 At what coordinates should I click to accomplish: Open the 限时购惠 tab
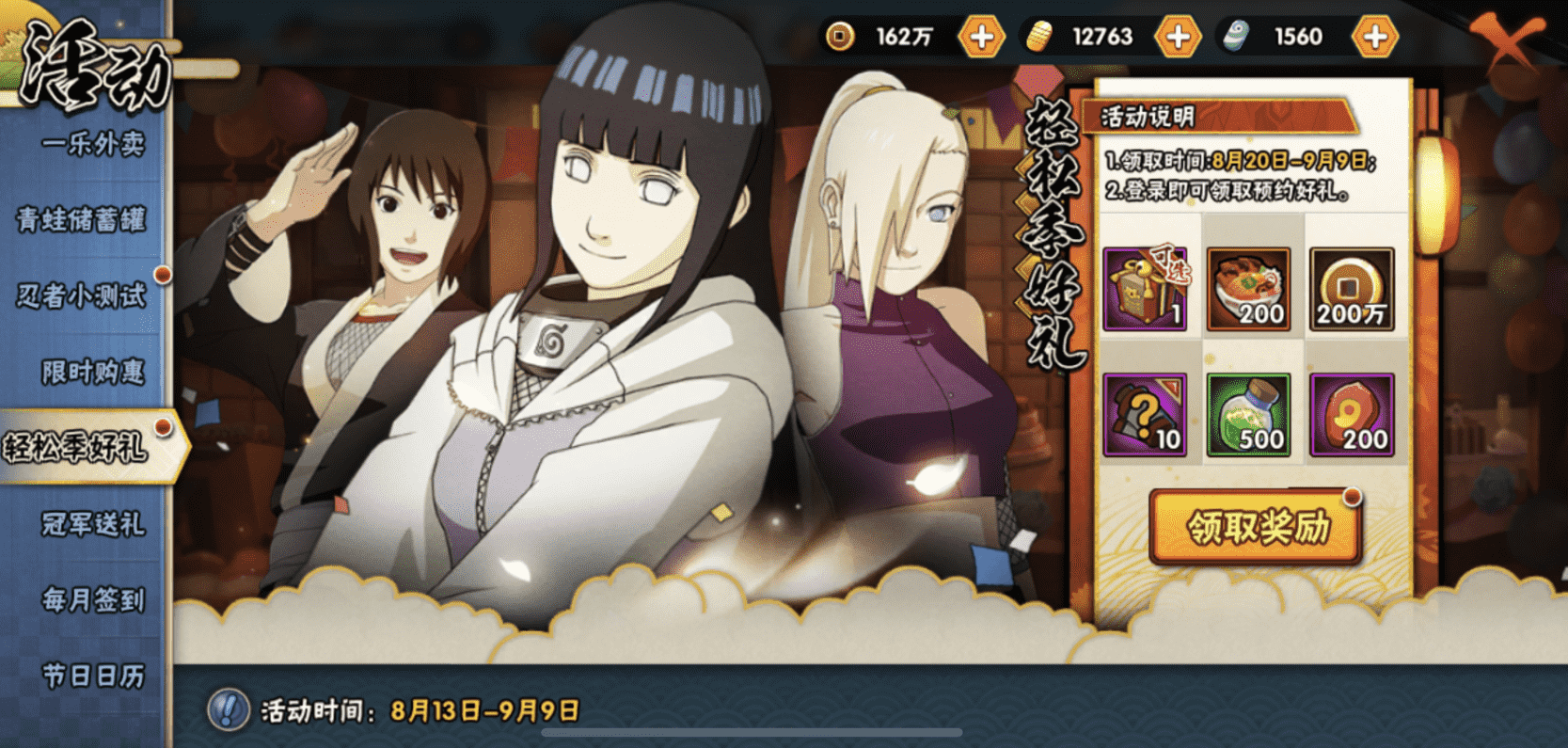92,372
